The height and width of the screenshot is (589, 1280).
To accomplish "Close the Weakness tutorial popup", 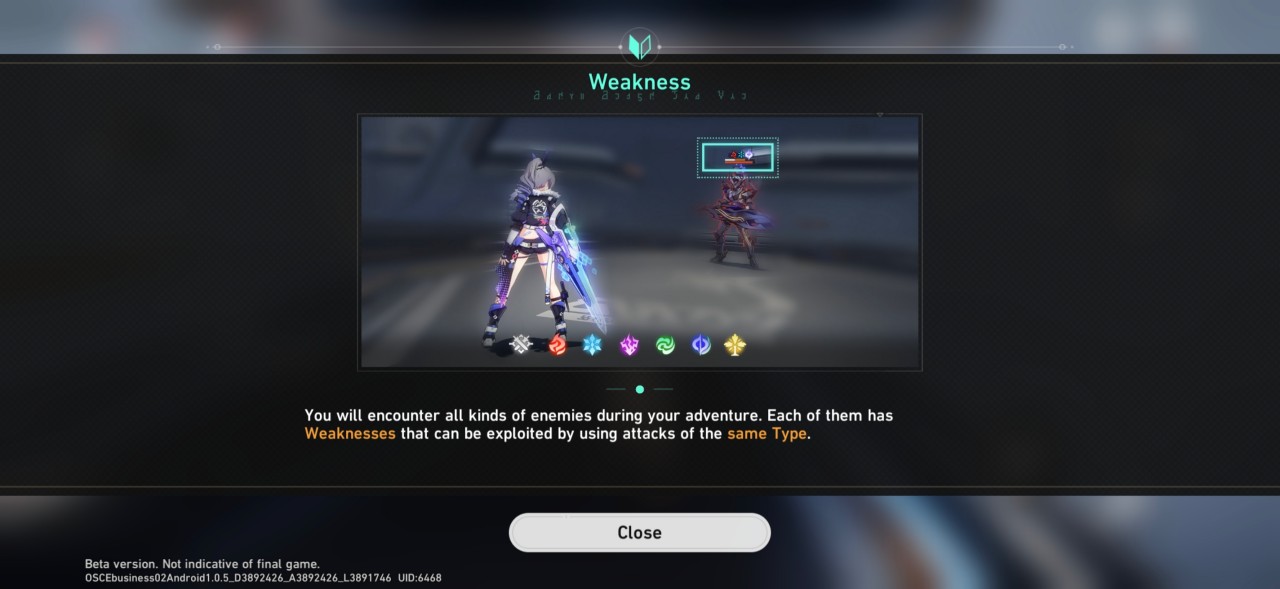I will [639, 532].
